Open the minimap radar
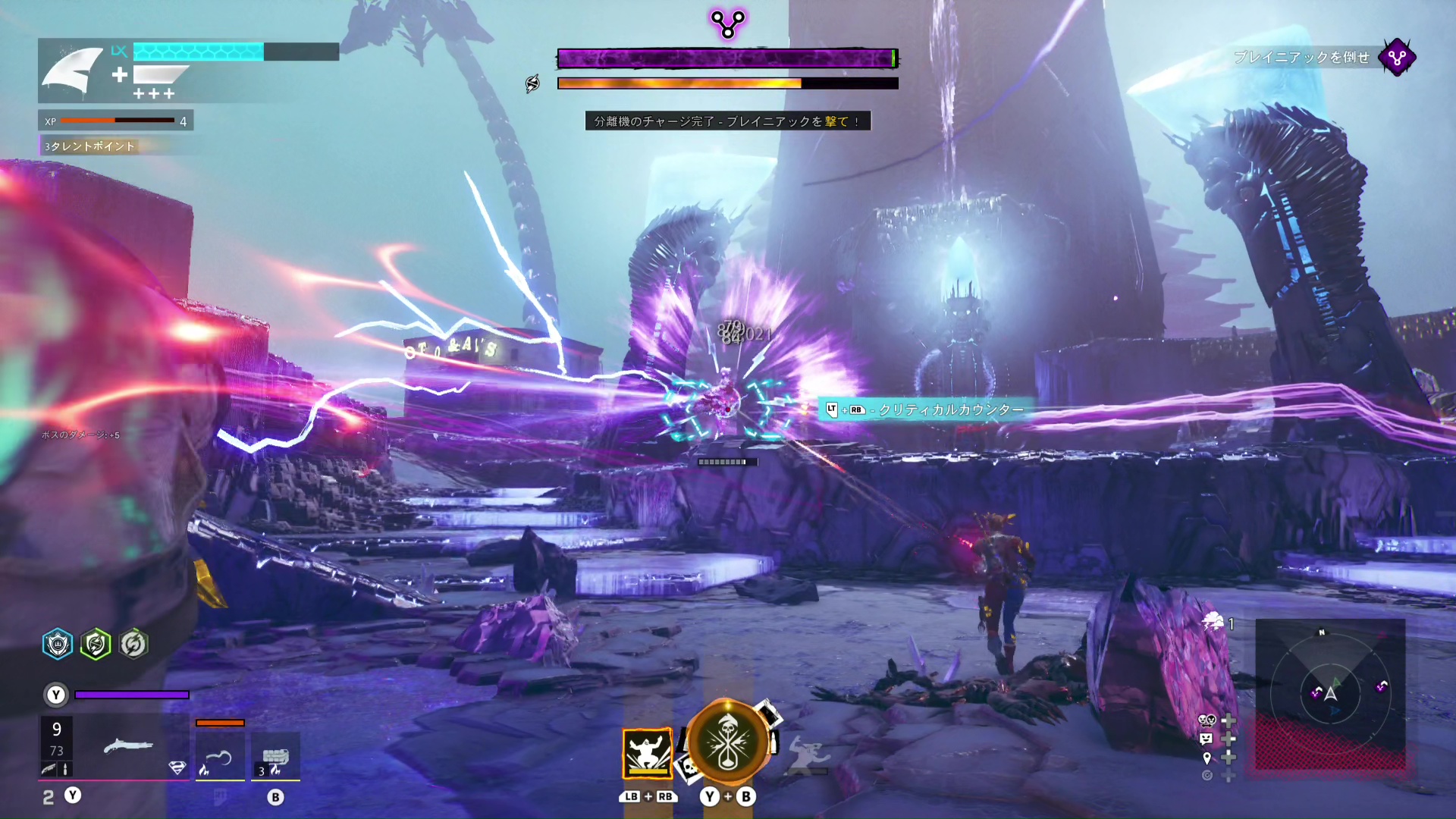The image size is (1456, 819). [1330, 693]
